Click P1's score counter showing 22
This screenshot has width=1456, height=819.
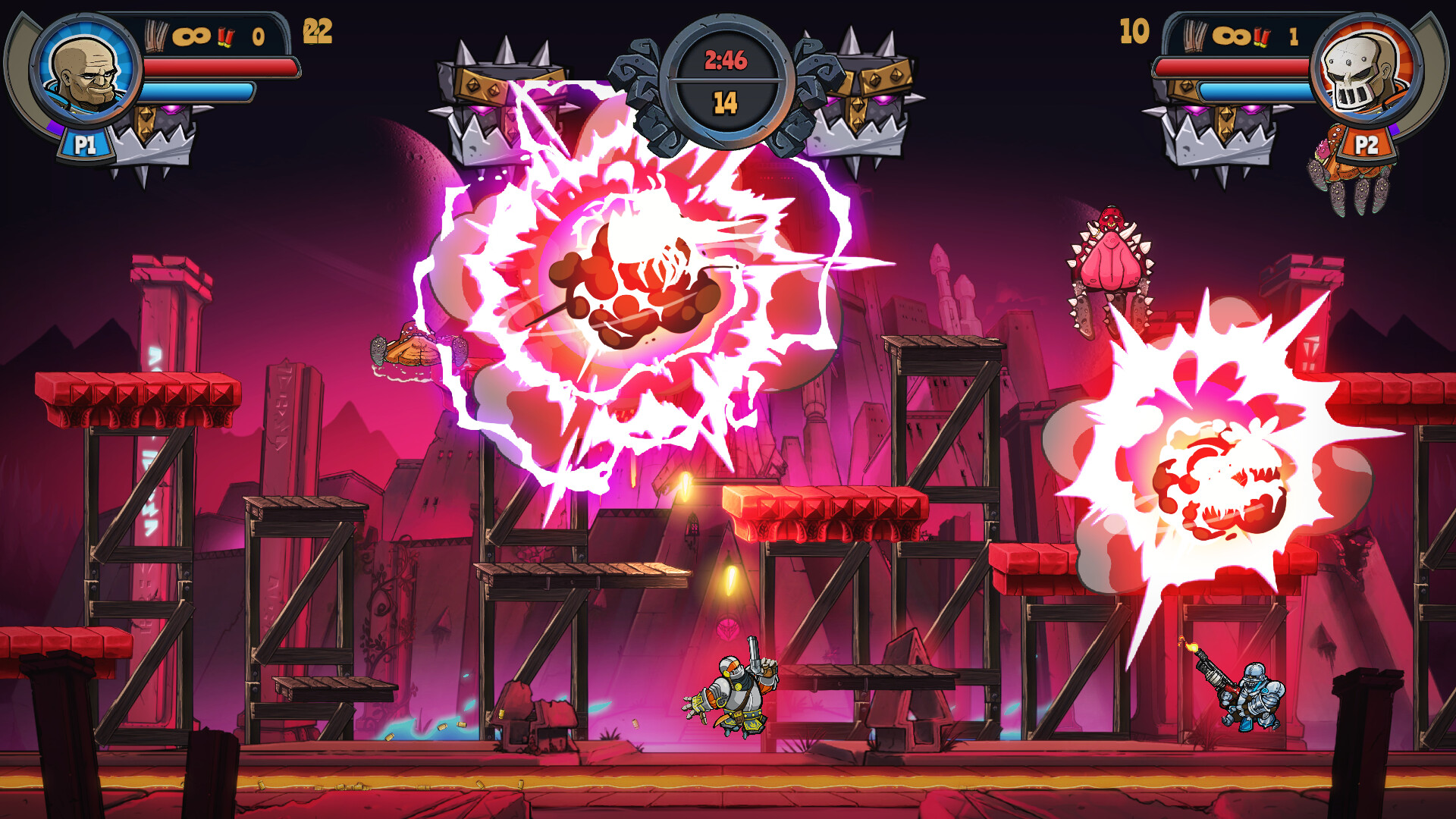click(318, 32)
